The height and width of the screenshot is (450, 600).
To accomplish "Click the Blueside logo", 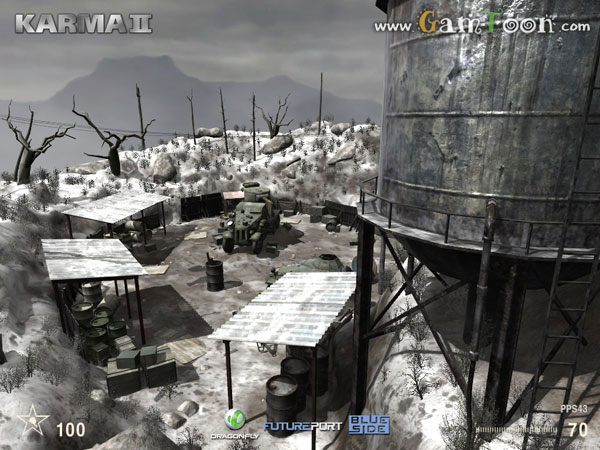I will [x=368, y=424].
